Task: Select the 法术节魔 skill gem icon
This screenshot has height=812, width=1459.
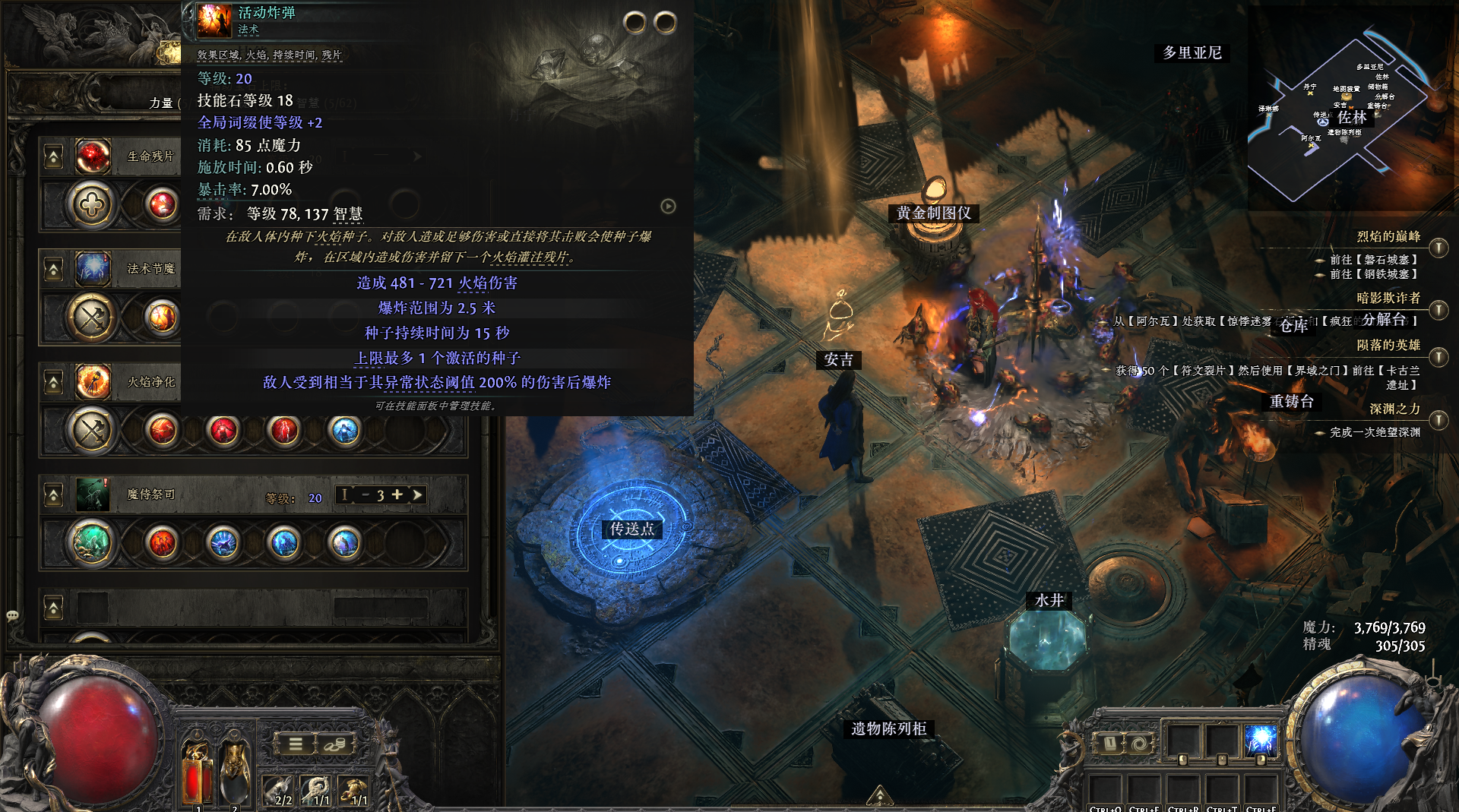Action: tap(93, 269)
